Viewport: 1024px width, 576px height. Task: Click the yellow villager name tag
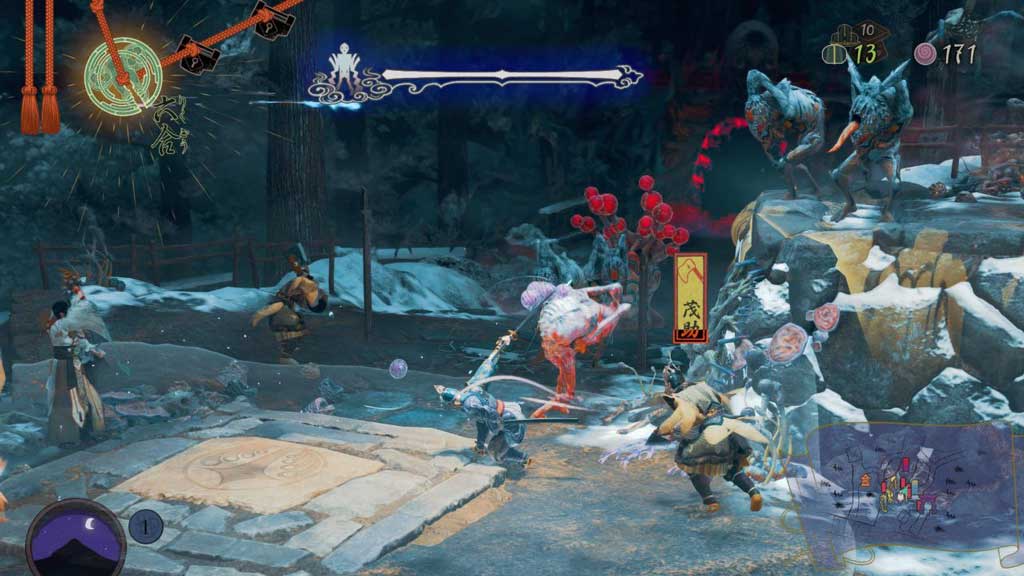690,298
